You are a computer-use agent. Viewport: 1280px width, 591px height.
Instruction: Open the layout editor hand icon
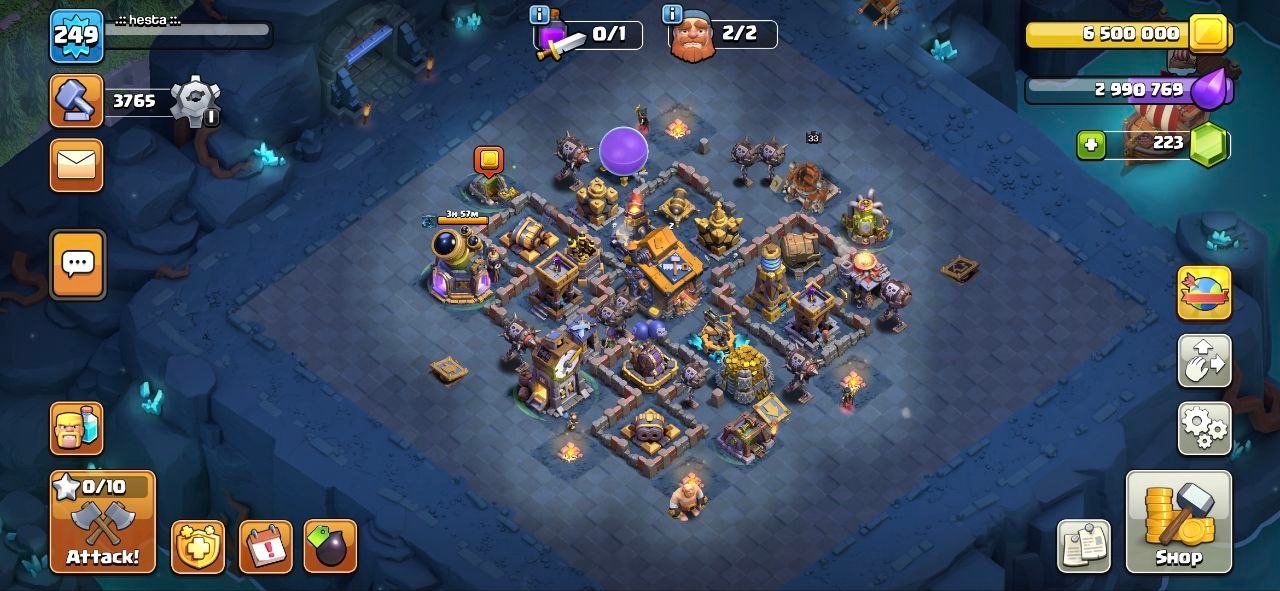coord(1204,361)
